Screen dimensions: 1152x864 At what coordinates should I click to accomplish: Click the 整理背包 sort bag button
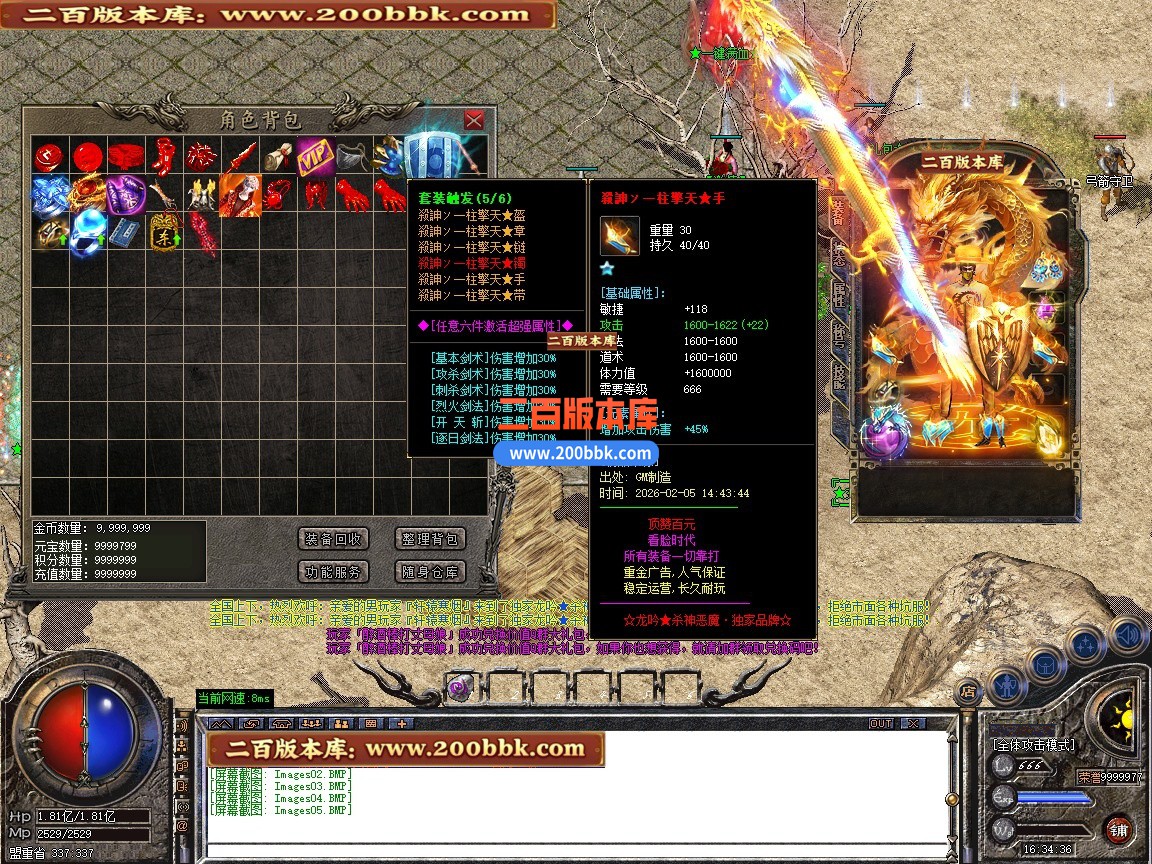[x=430, y=539]
